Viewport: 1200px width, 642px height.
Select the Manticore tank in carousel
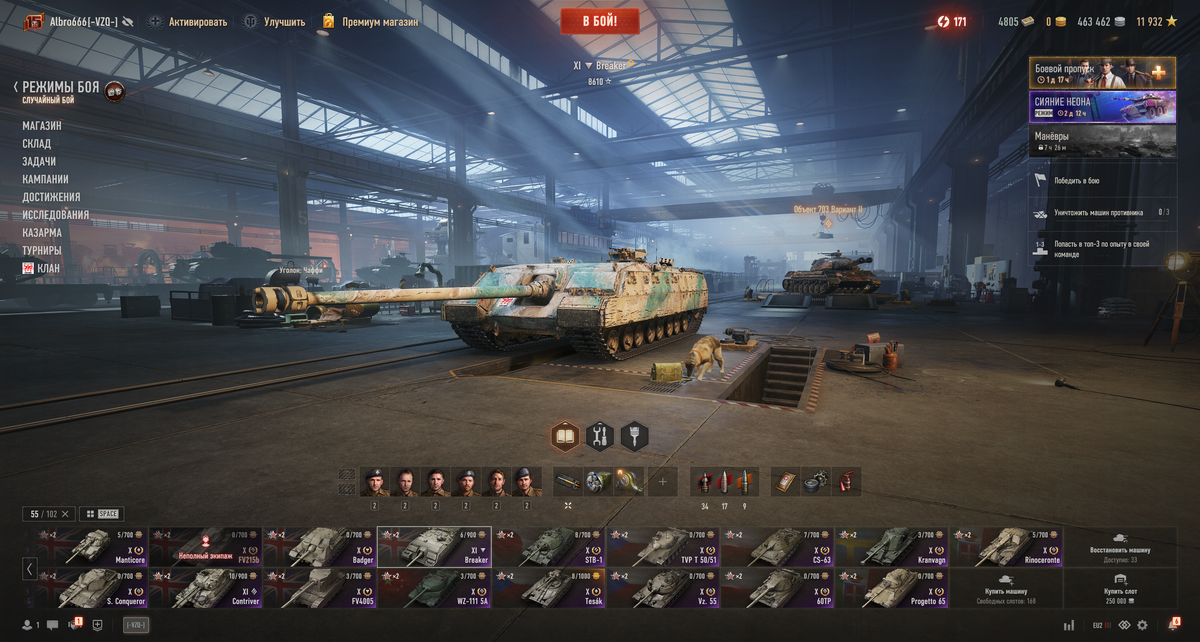[x=91, y=547]
